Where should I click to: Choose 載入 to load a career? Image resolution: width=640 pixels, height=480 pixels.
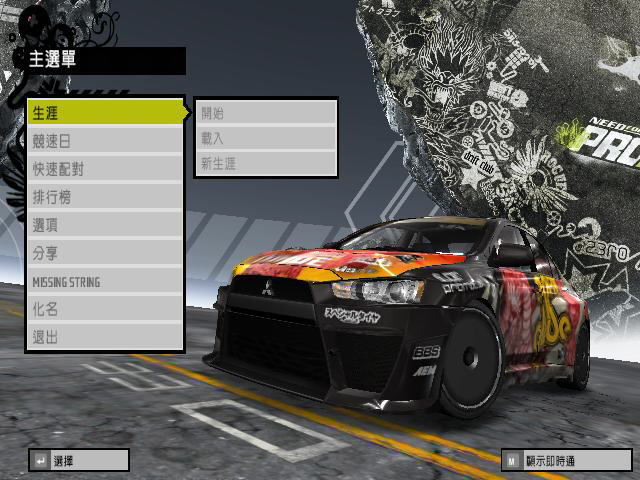click(x=266, y=138)
